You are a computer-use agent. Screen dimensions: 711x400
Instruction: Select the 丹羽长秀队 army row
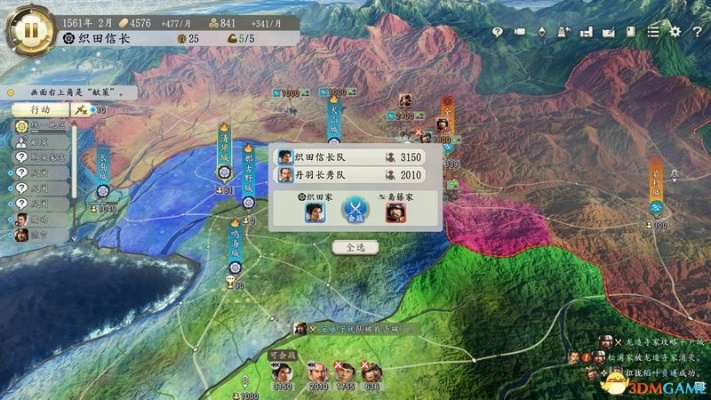[x=352, y=176]
